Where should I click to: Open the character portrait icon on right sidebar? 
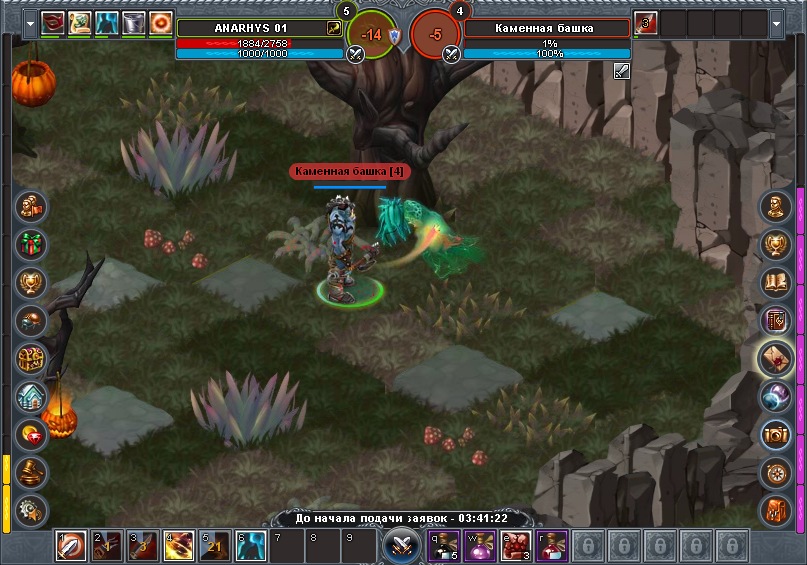776,207
